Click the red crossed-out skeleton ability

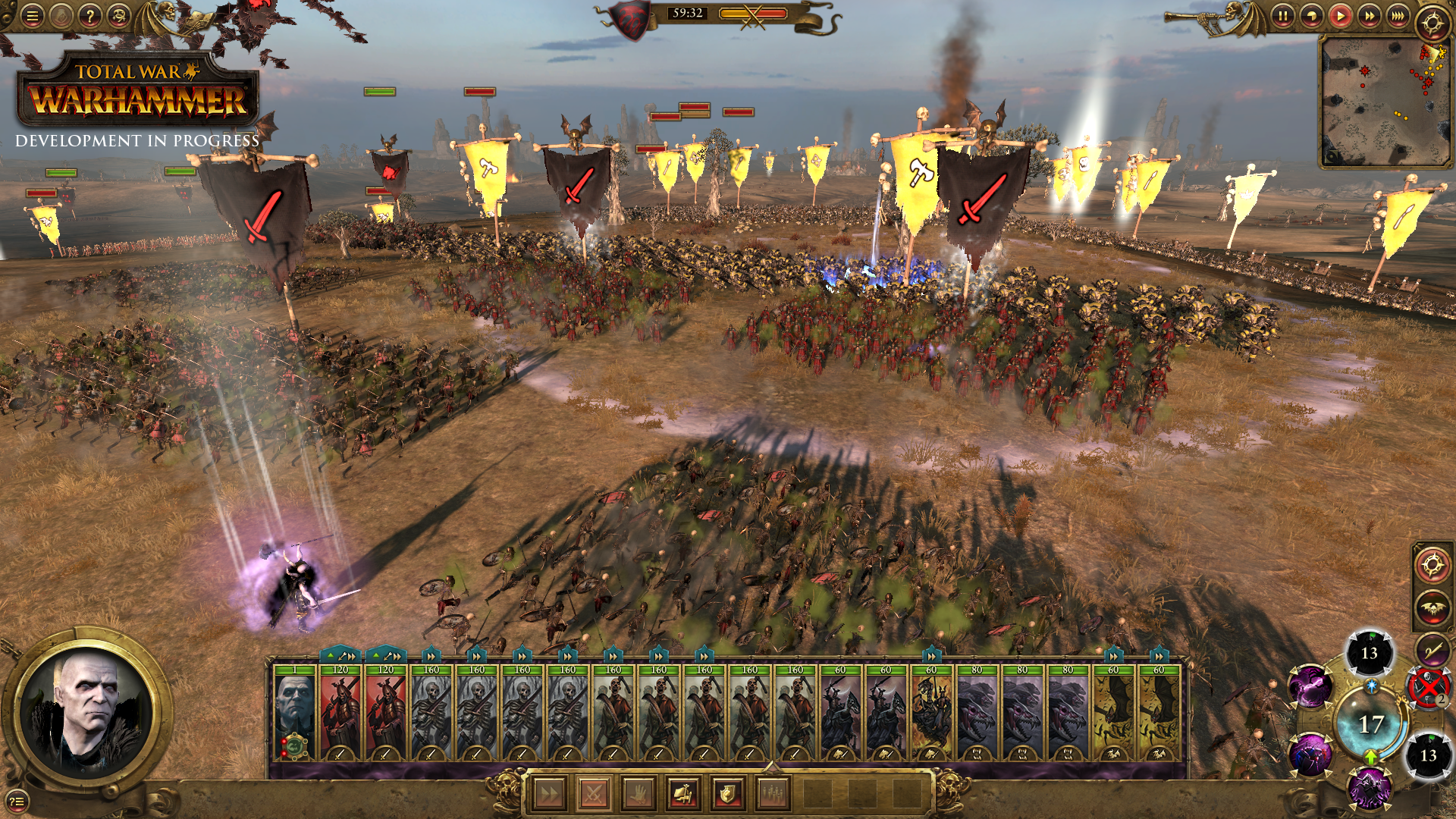[1428, 687]
